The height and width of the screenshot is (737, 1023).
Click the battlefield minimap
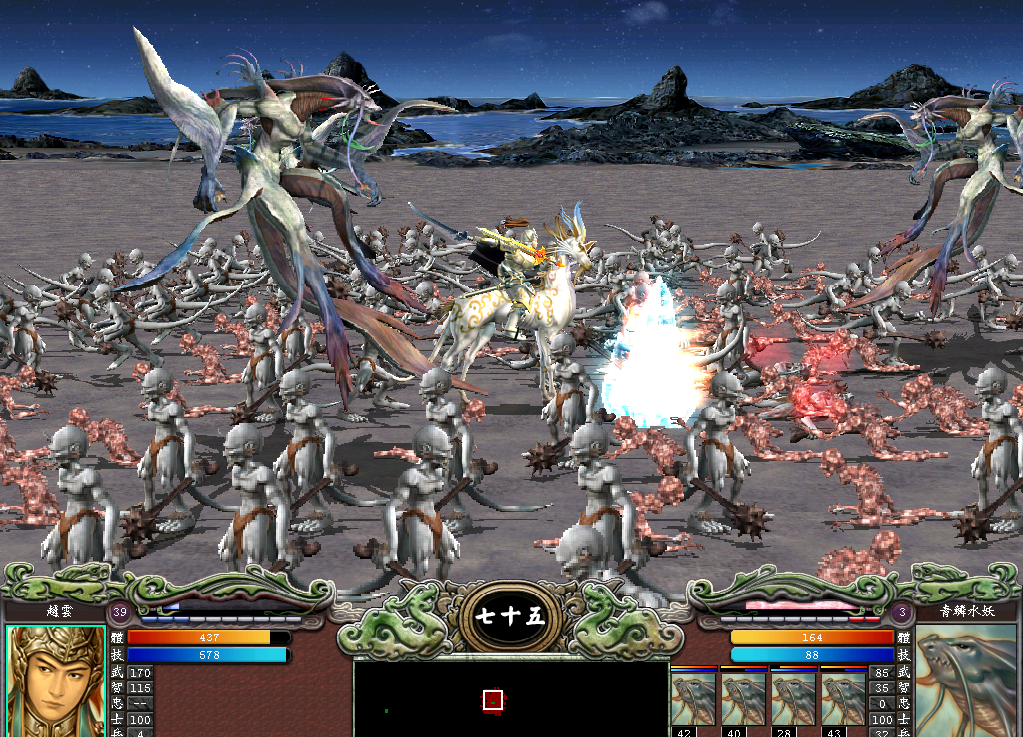pos(510,698)
